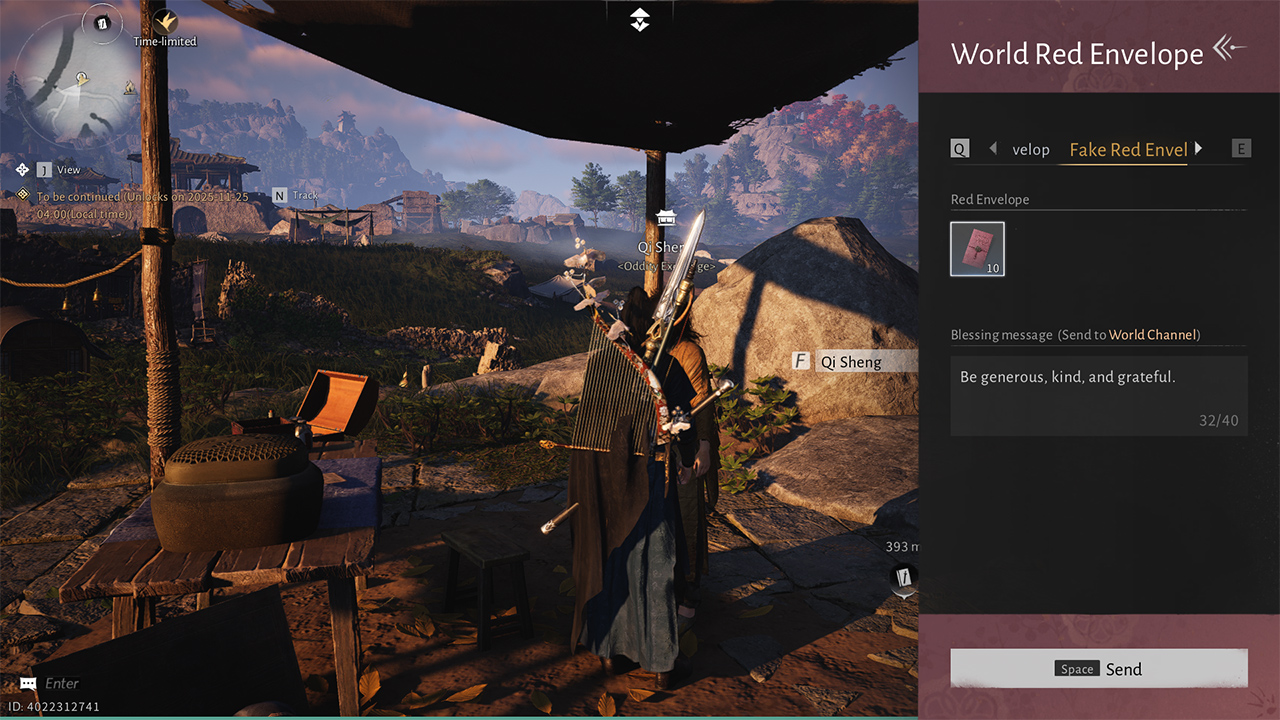The width and height of the screenshot is (1280, 720).
Task: Expand the top-center dropdown chevron
Action: point(640,19)
